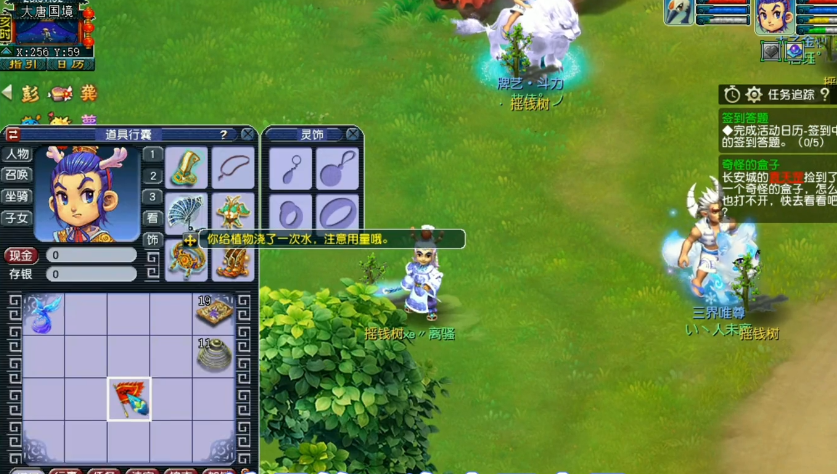Switch to the 召唤 summon tab

[17, 175]
